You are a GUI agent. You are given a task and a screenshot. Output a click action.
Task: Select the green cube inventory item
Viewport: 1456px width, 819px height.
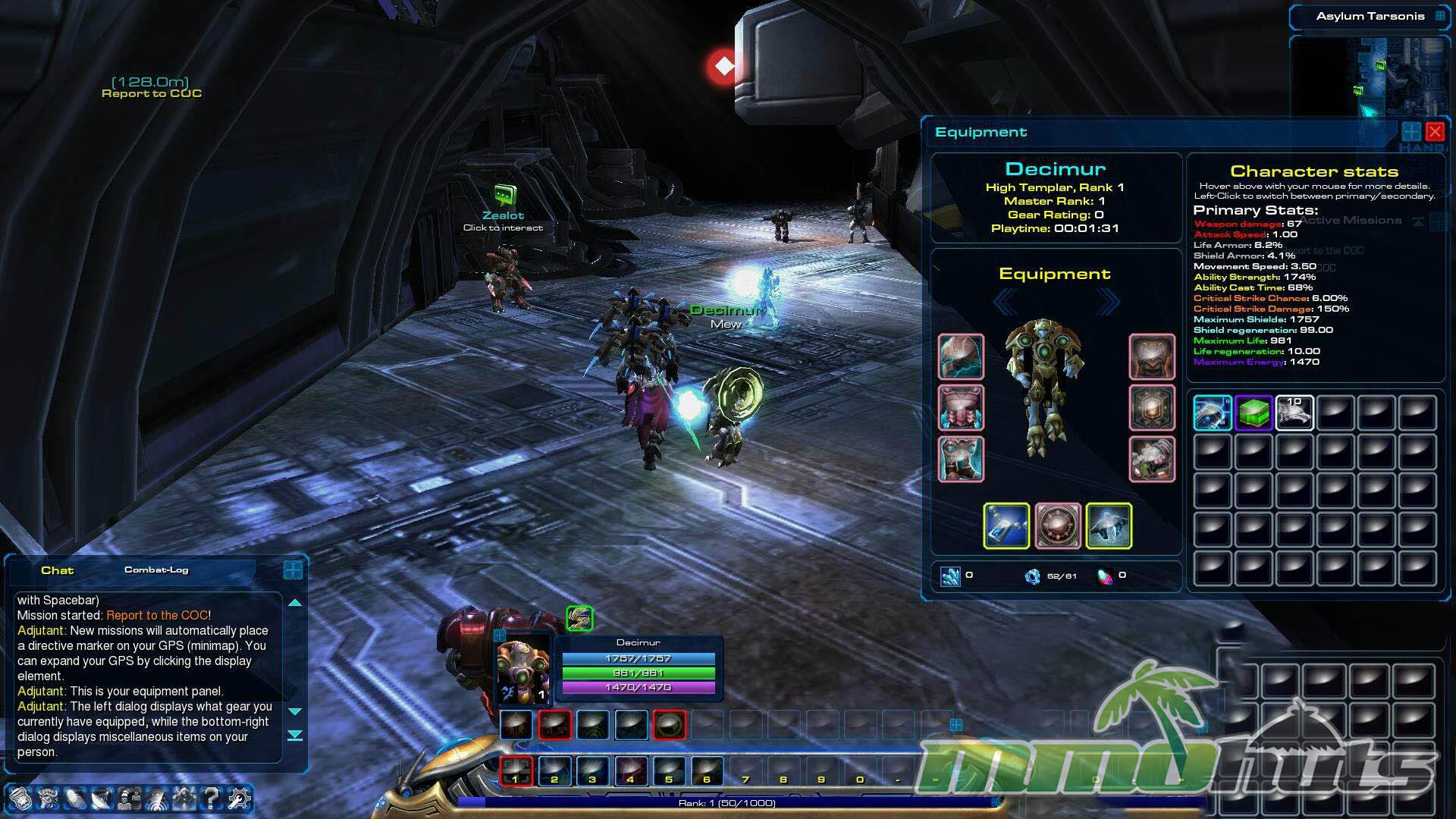(1254, 413)
